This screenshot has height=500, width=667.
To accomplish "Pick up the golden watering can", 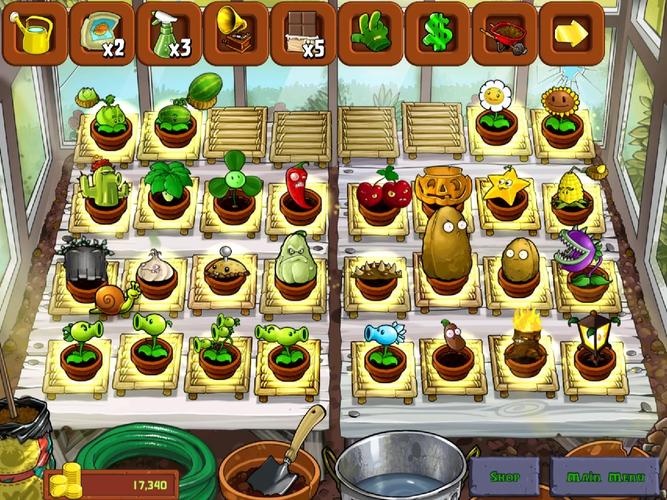I will tap(34, 33).
